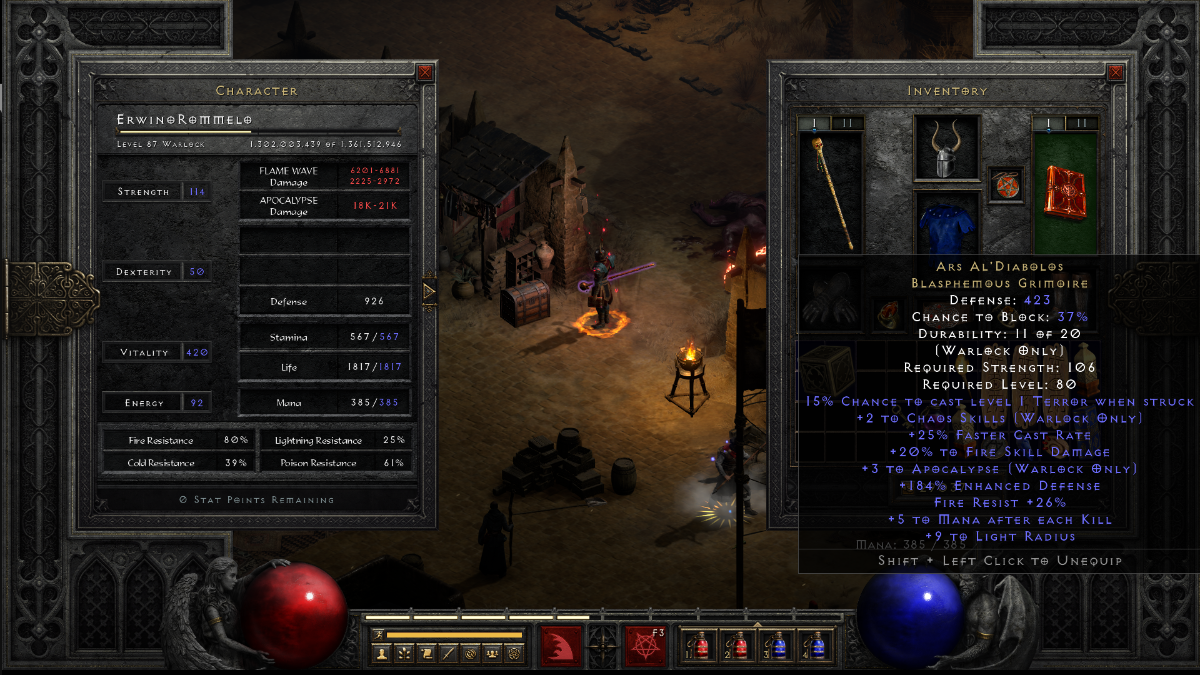
Task: Open the pentagram right skill slot
Action: click(645, 646)
